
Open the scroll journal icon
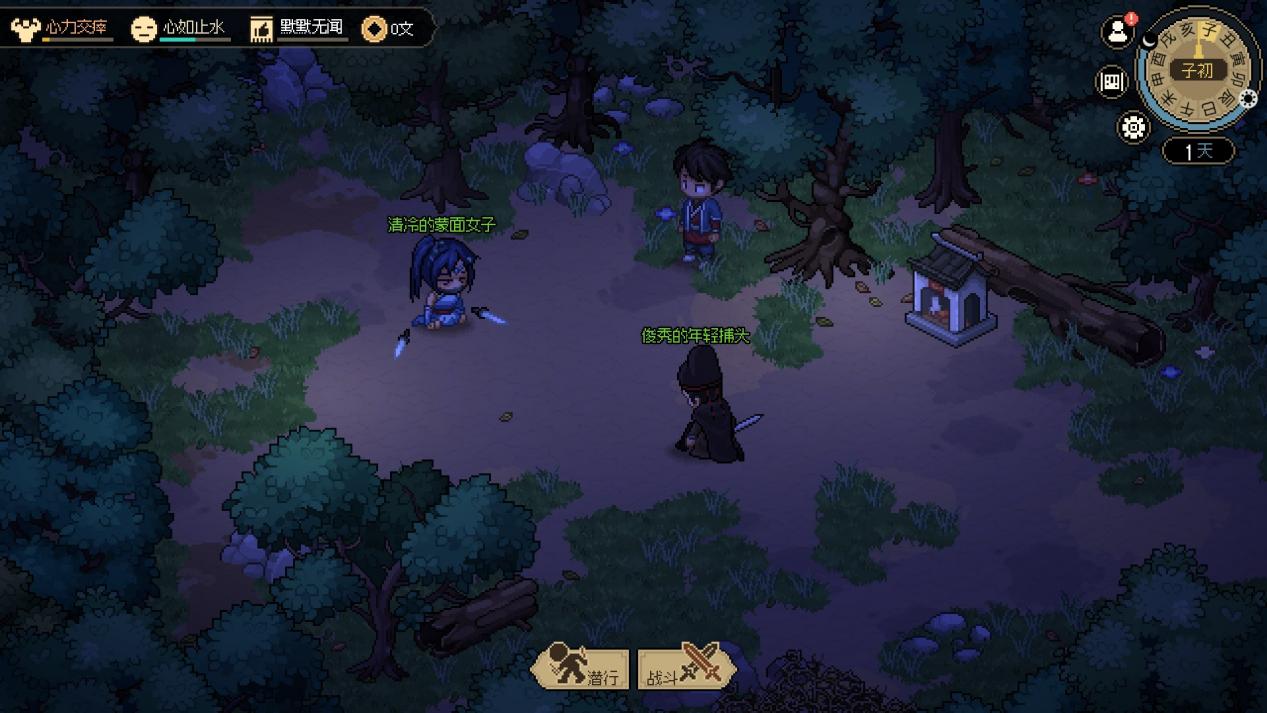pyautogui.click(x=1111, y=82)
